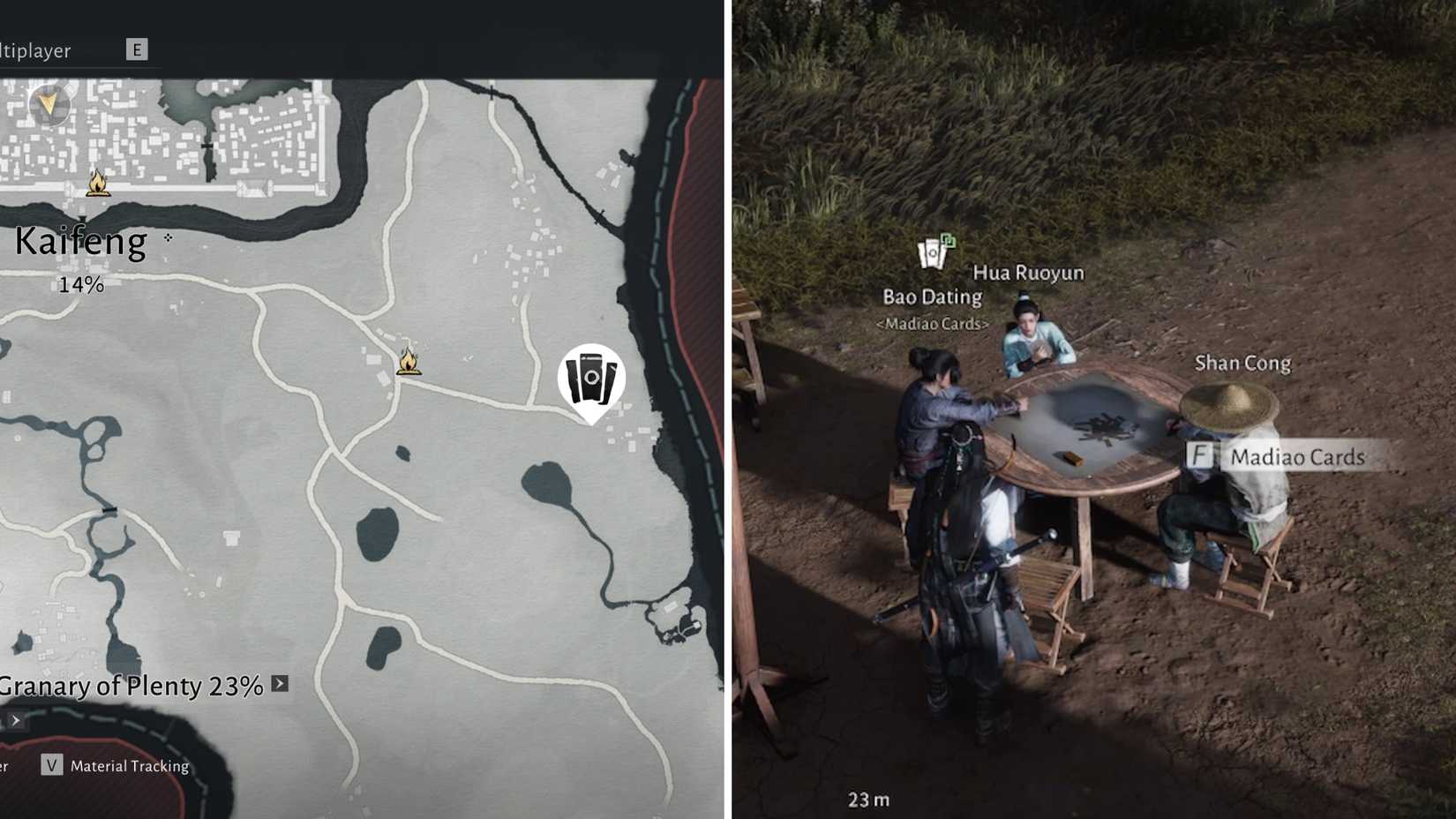Screen dimensions: 1456x819
Task: Click Hua Ruoyun's name label
Action: point(1029,273)
